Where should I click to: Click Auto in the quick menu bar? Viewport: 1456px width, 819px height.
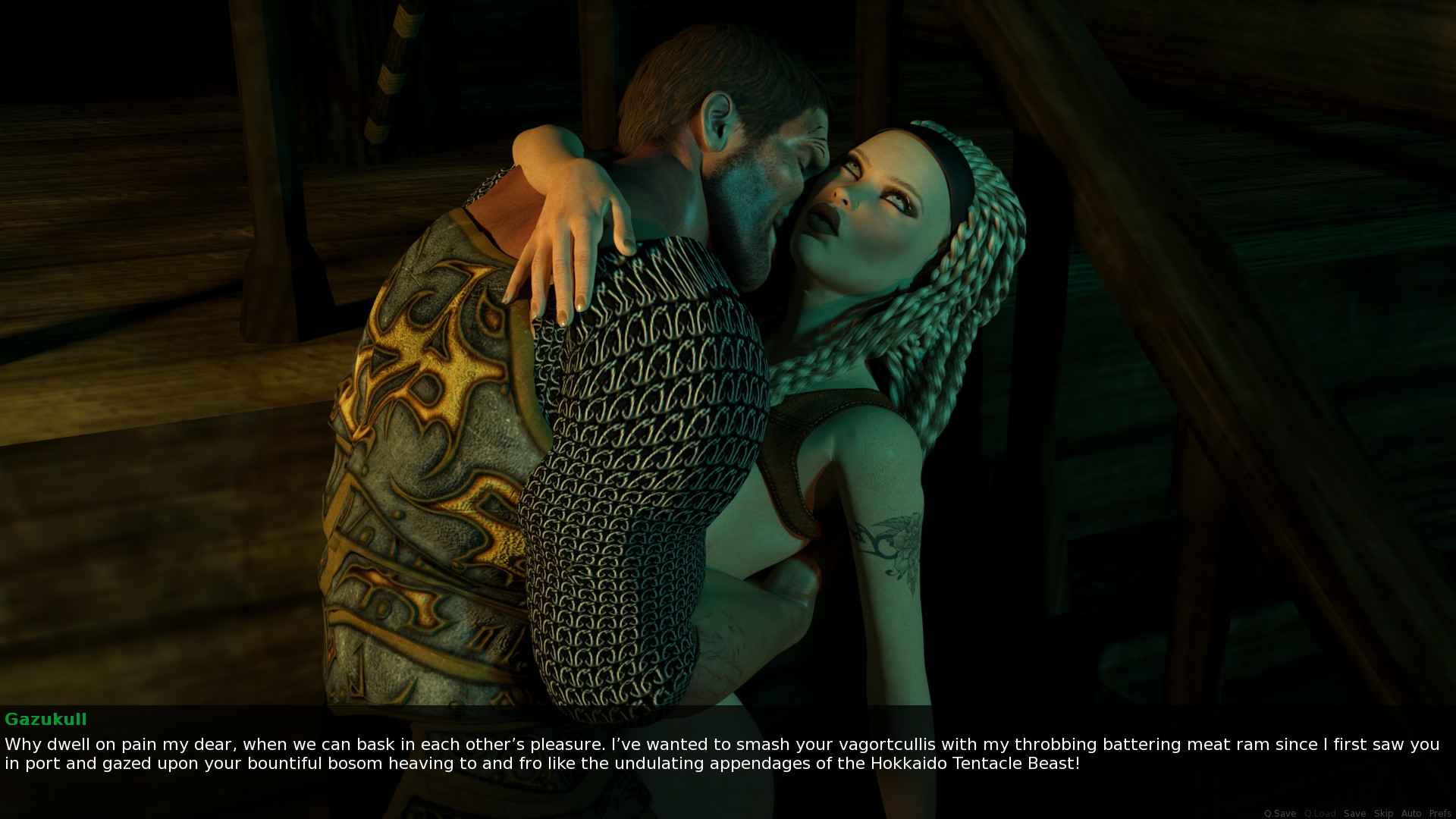click(1411, 814)
